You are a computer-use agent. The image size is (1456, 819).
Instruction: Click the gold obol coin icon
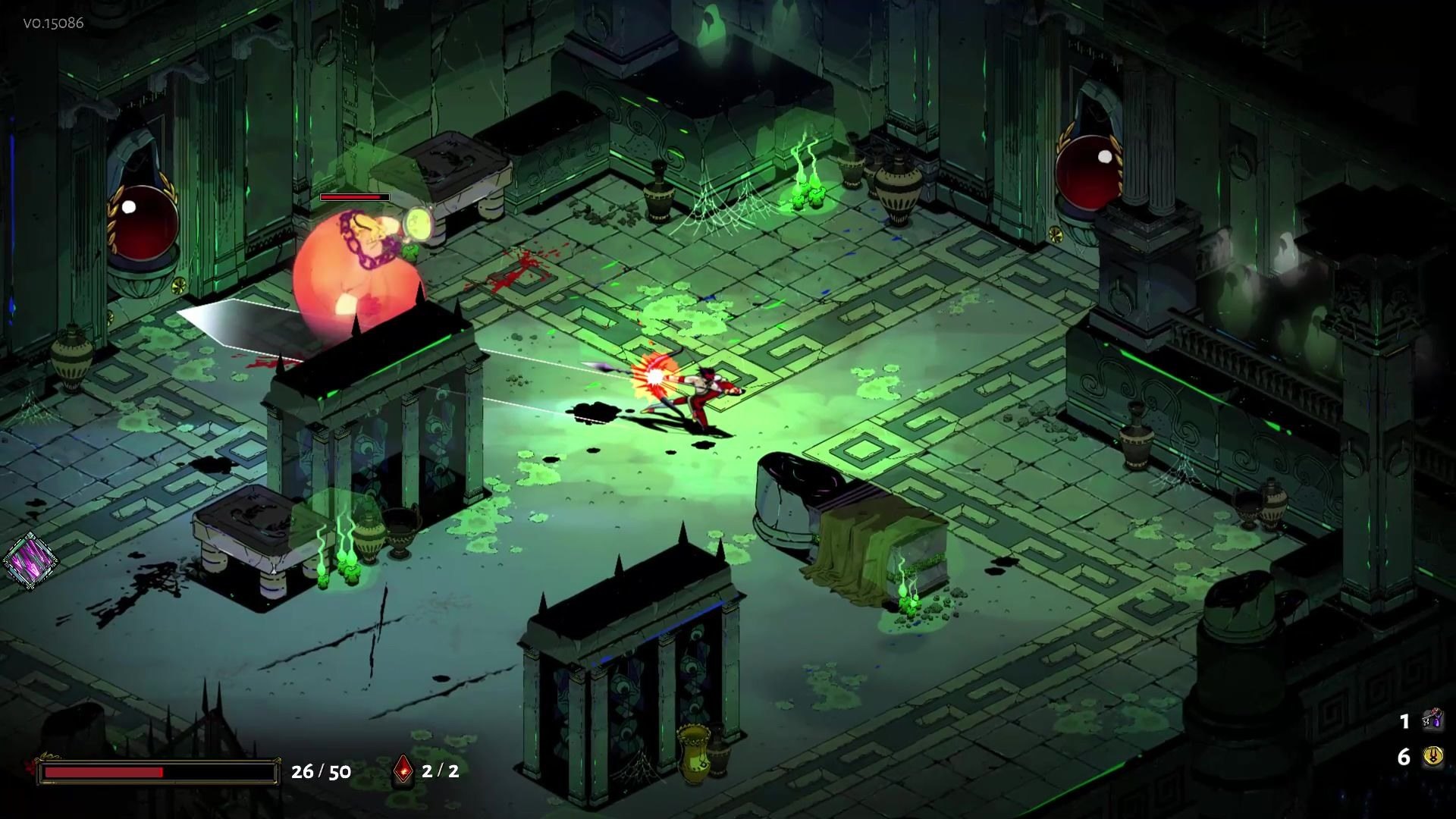tap(1432, 757)
